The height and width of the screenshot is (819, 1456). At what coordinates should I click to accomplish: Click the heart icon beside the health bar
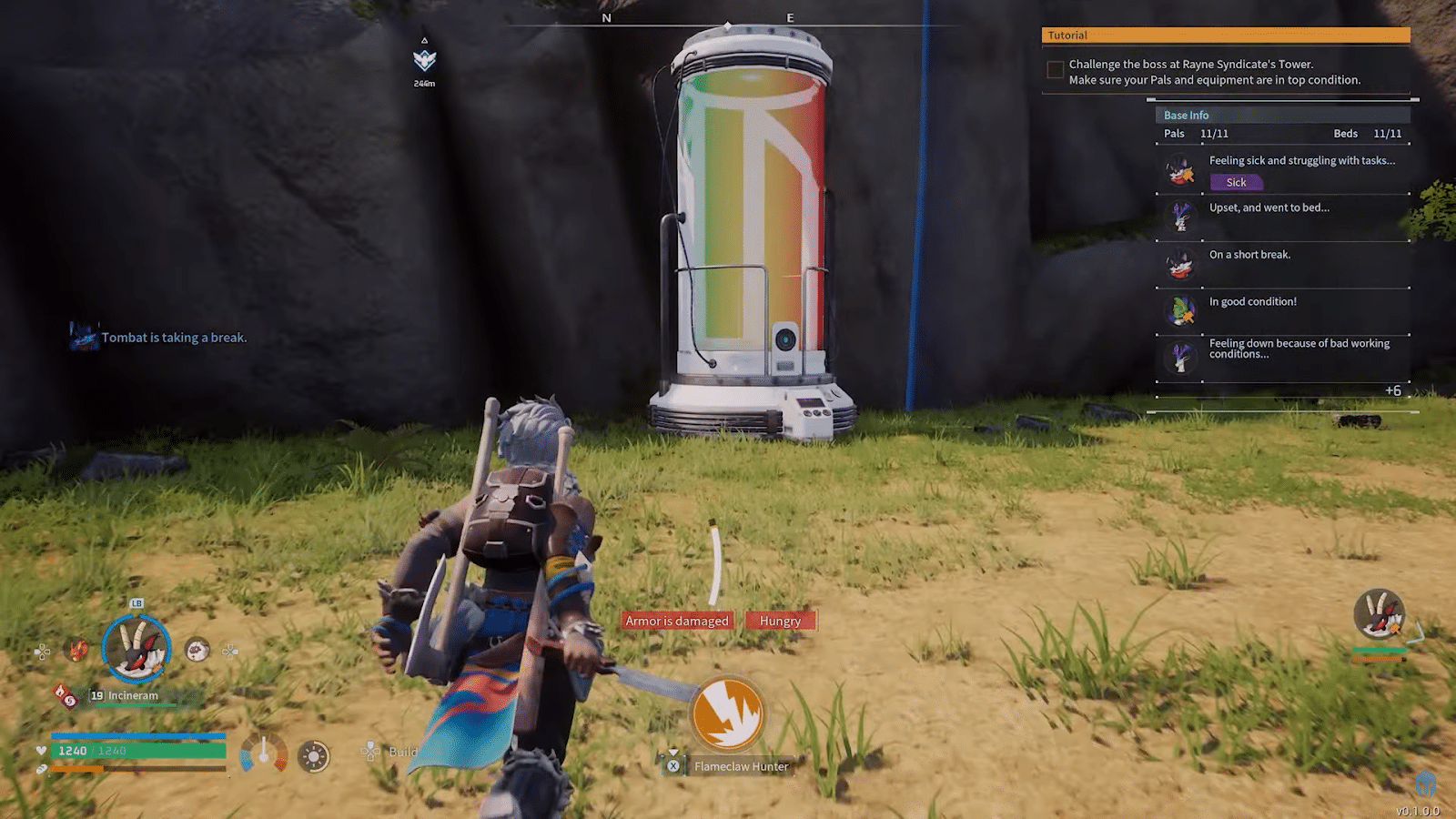[x=41, y=750]
